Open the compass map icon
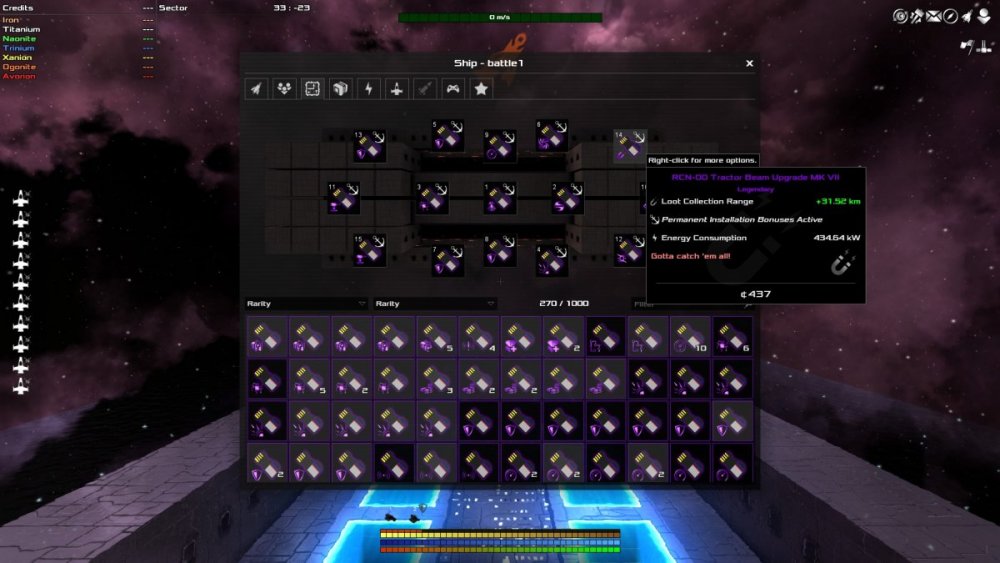The height and width of the screenshot is (563, 1000). click(x=951, y=16)
